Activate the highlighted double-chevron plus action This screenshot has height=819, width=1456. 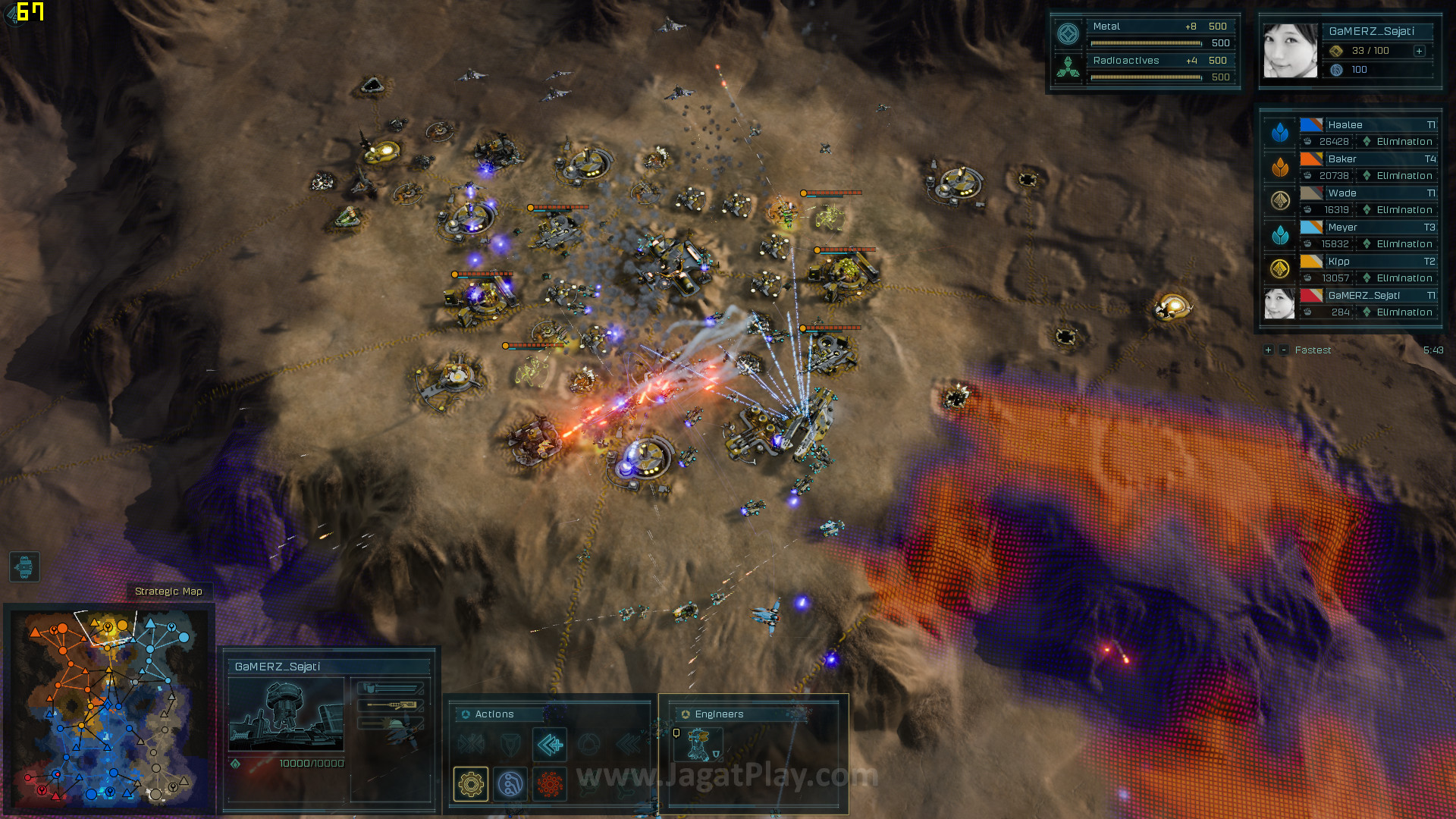point(550,745)
